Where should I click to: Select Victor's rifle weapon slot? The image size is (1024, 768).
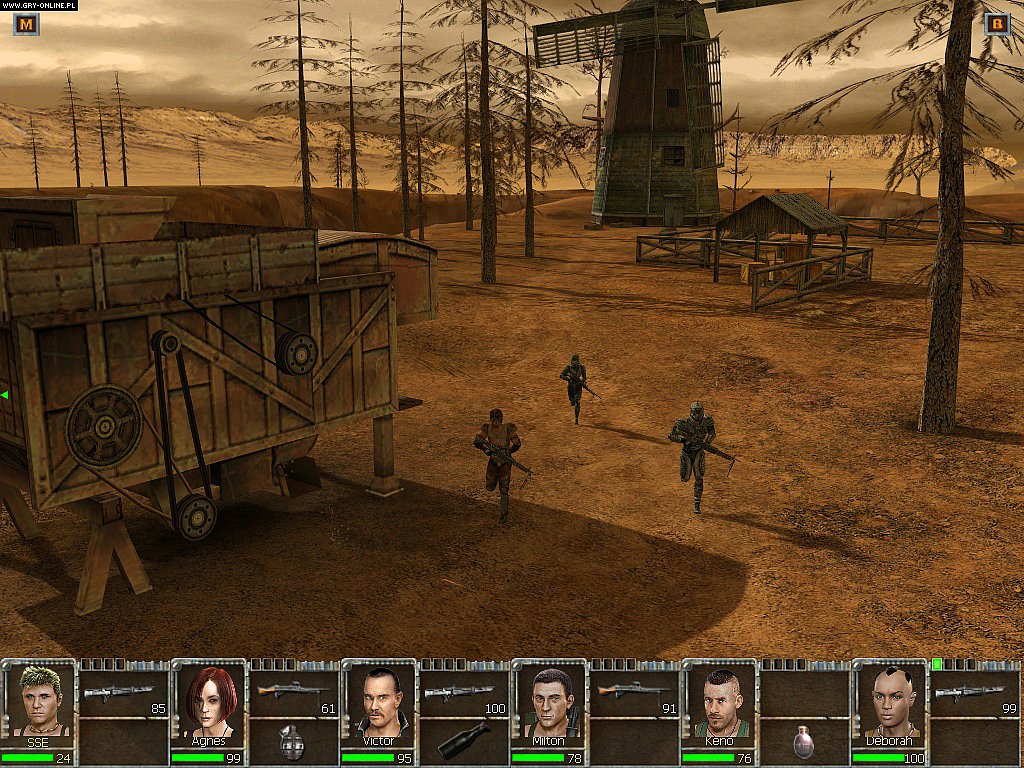click(463, 693)
